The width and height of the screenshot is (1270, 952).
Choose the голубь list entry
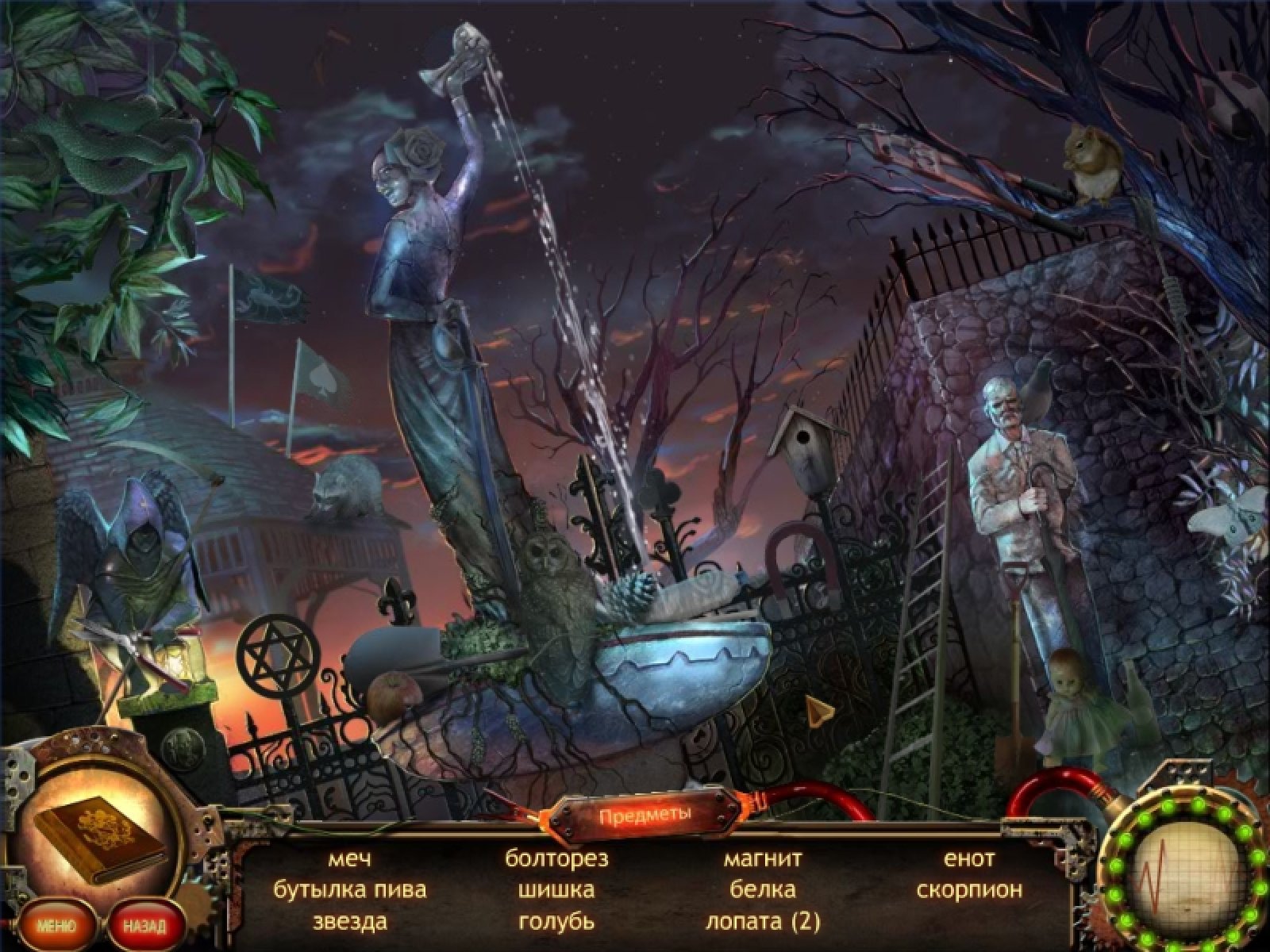(556, 922)
